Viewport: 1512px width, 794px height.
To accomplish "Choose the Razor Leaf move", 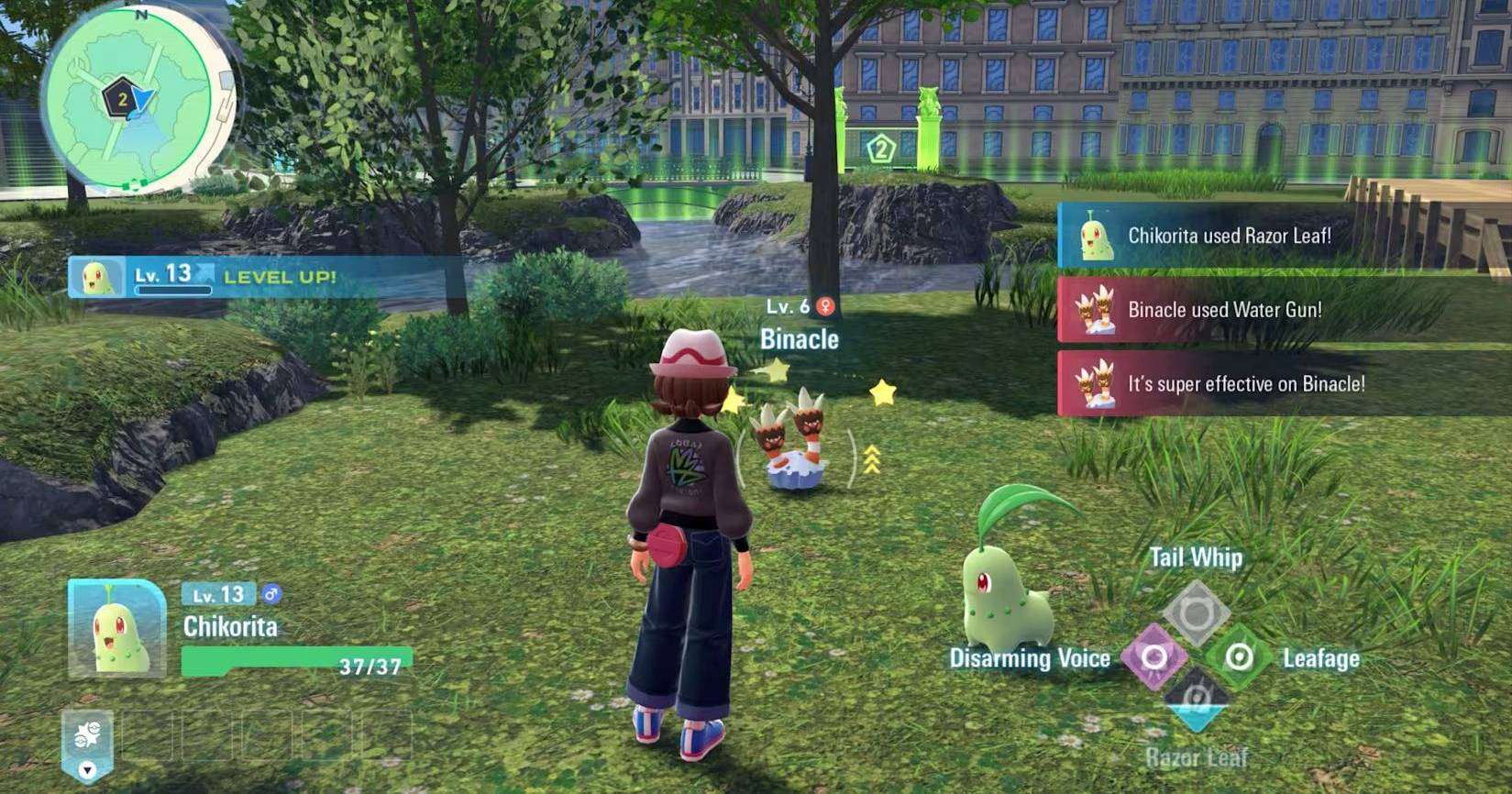I will point(1196,700).
